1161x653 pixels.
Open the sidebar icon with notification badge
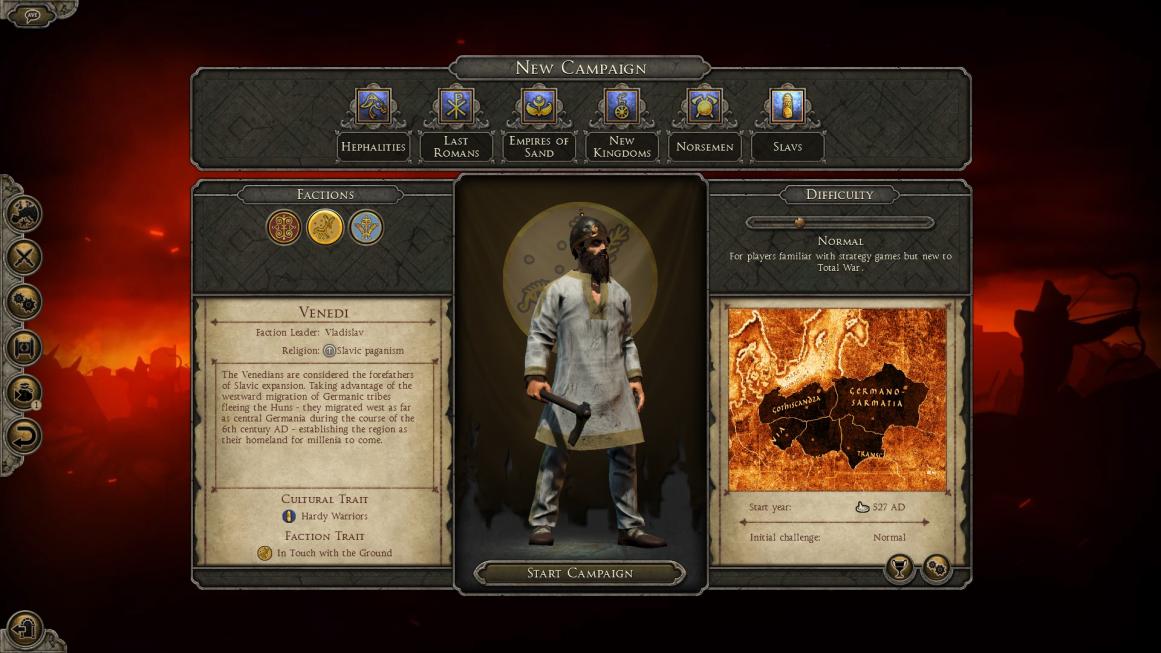tap(24, 391)
